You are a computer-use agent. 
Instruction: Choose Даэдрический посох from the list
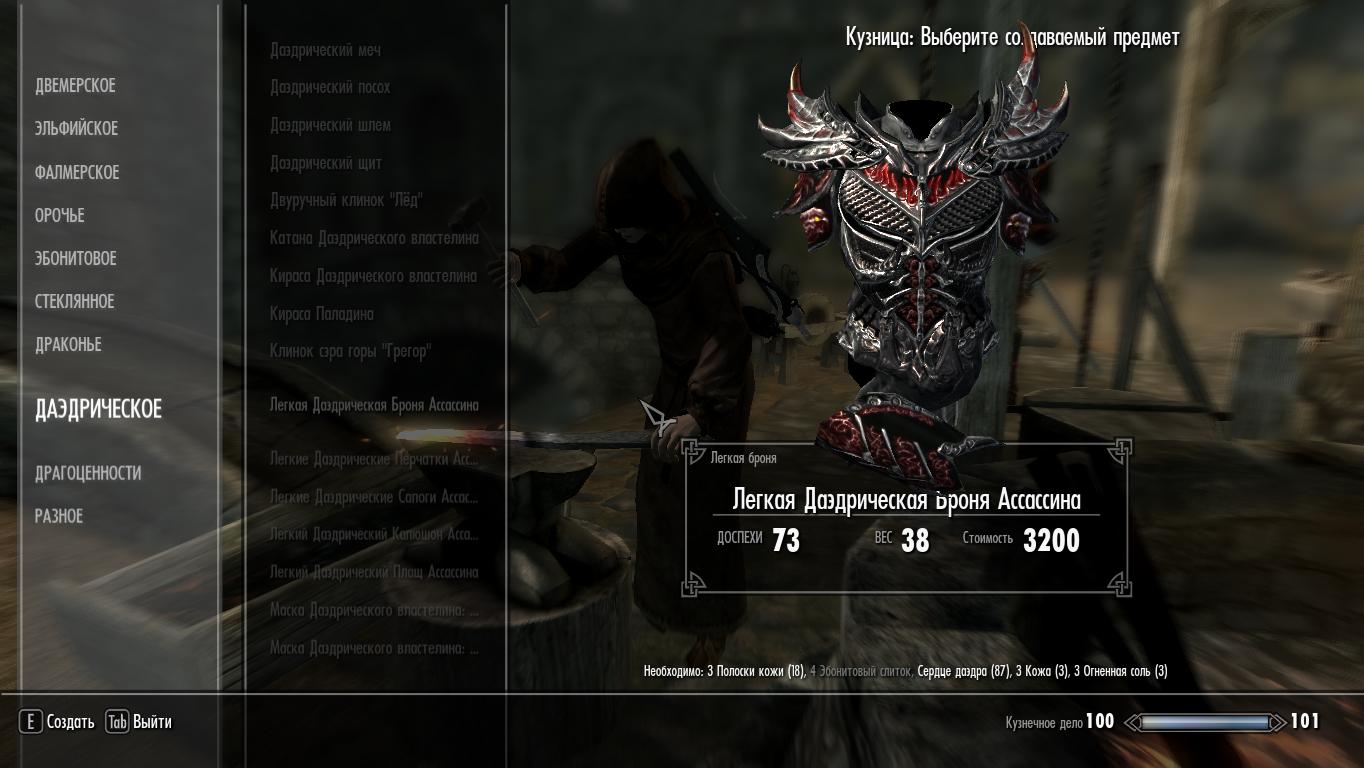[x=330, y=88]
